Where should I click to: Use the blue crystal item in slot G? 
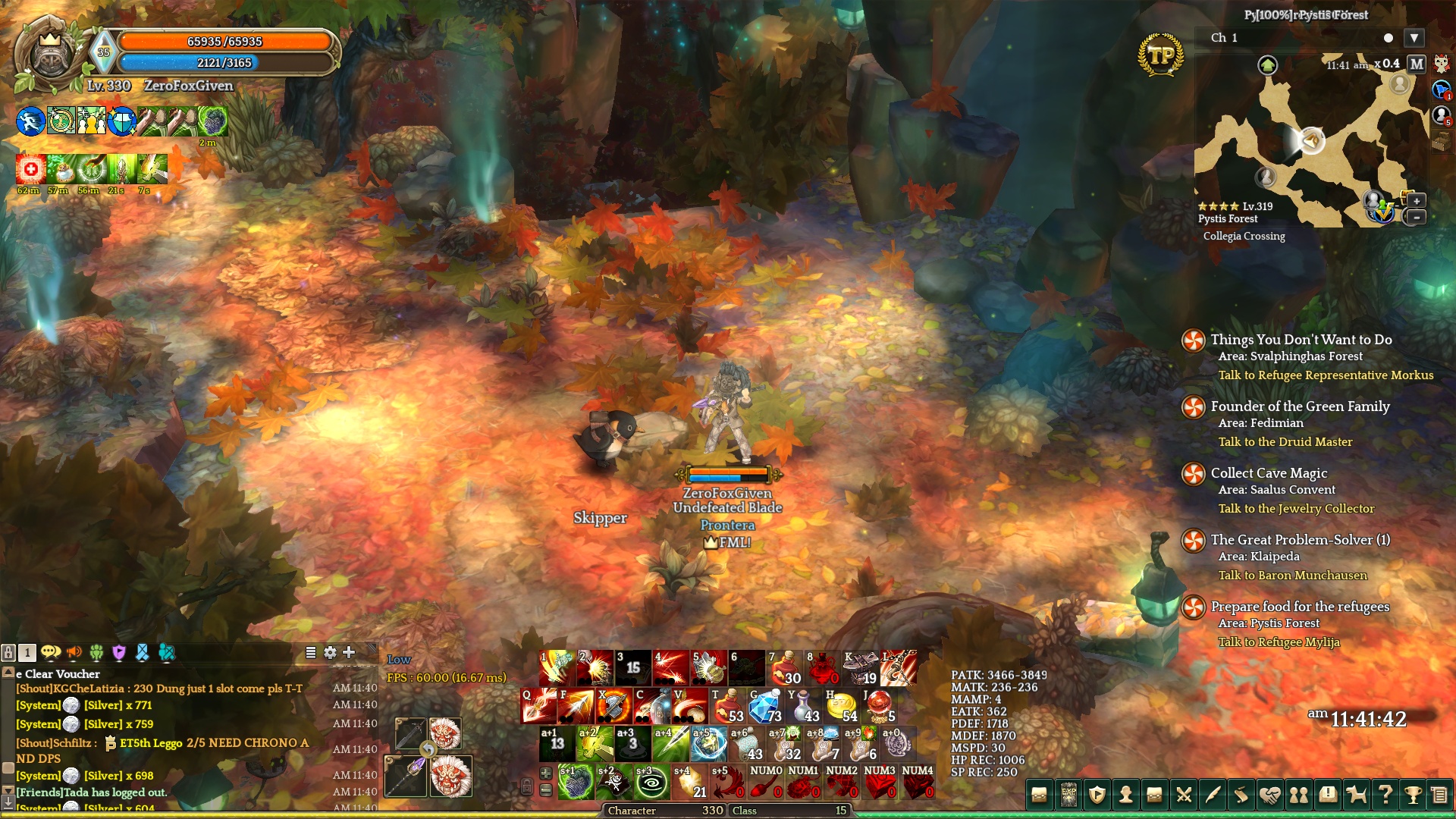point(765,706)
